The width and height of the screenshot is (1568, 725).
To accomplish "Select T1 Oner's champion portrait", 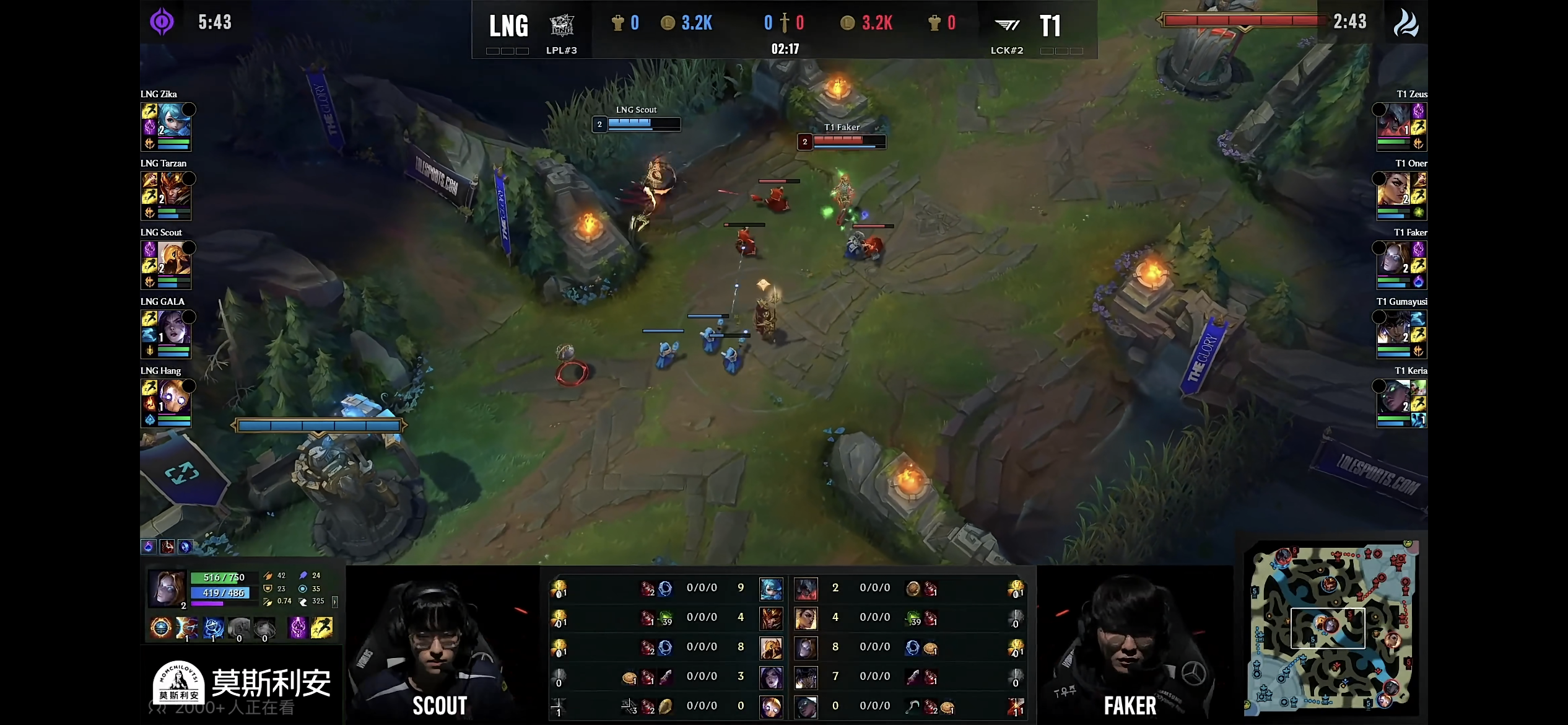I will (1393, 190).
